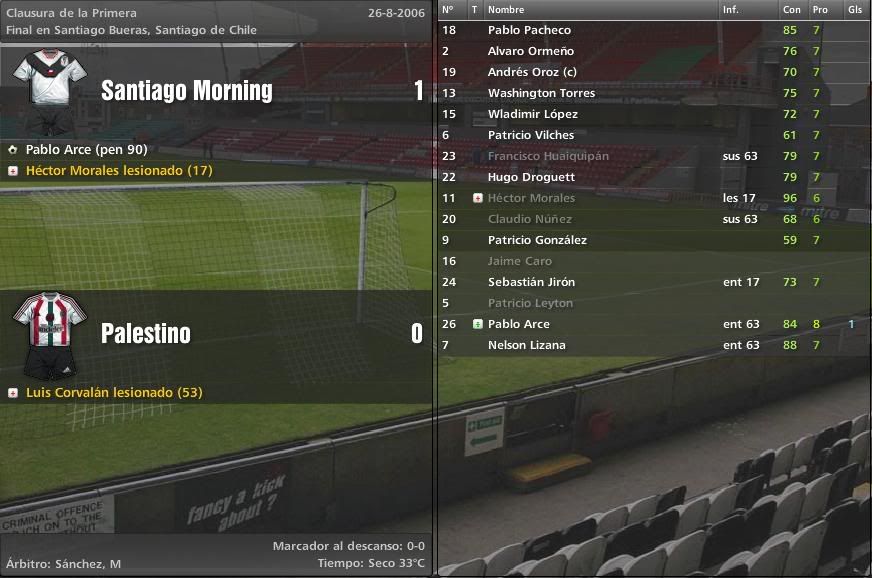Sort players by the Con column header
872x578 pixels.
pyautogui.click(x=790, y=9)
